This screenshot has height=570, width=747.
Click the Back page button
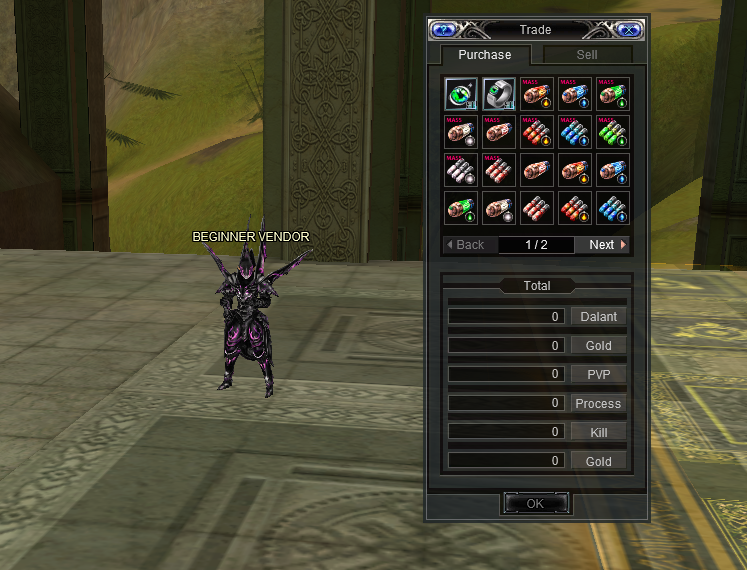[x=467, y=244]
